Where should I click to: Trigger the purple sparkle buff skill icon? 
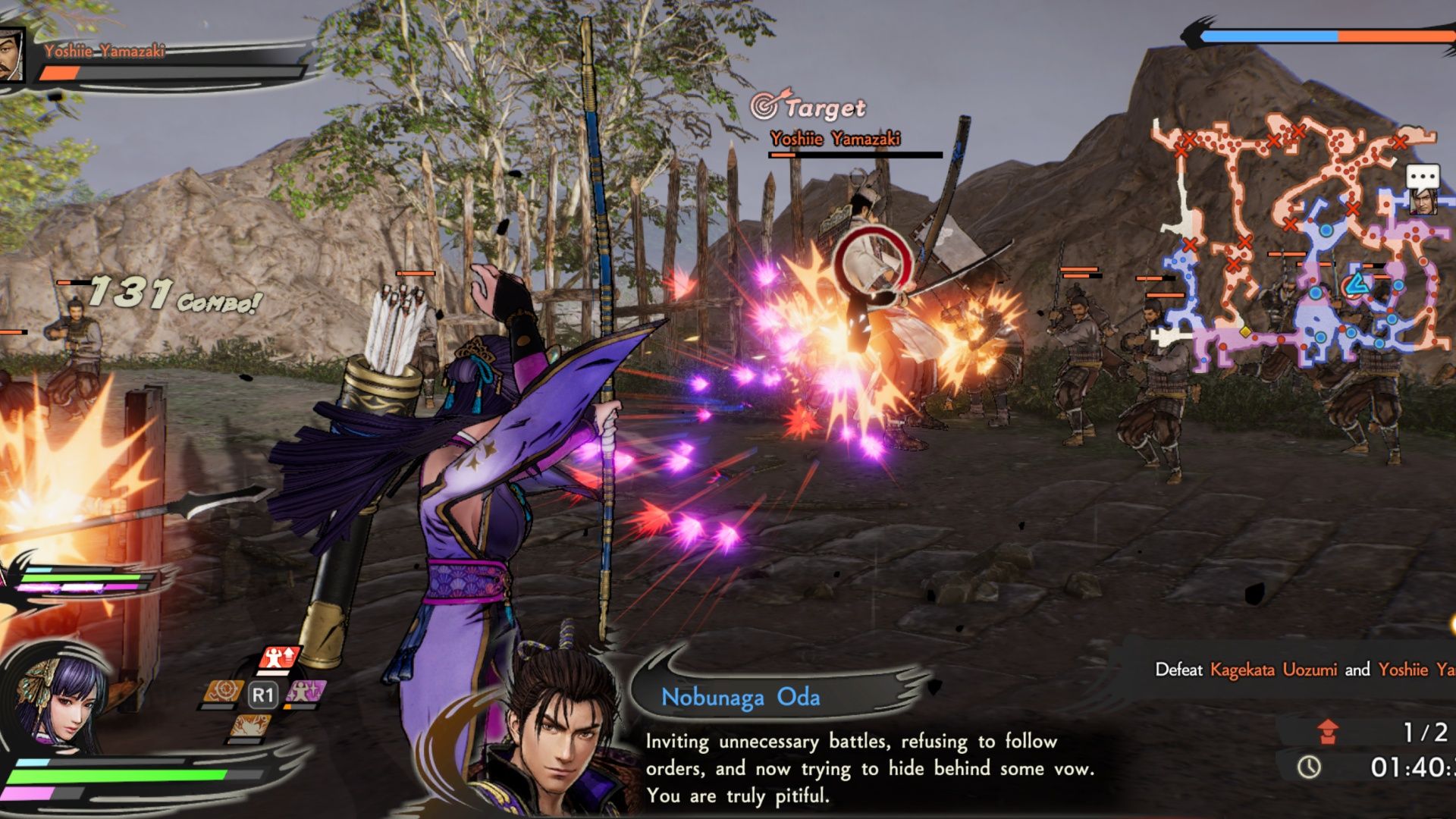(x=306, y=691)
